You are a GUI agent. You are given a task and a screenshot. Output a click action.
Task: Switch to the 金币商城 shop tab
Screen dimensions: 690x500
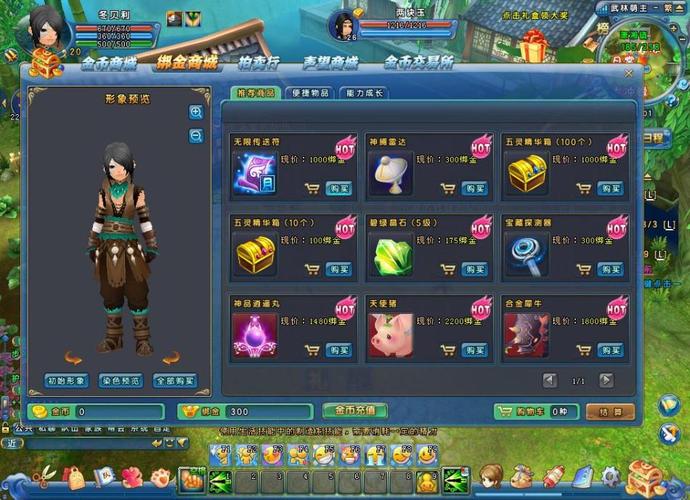click(x=108, y=63)
